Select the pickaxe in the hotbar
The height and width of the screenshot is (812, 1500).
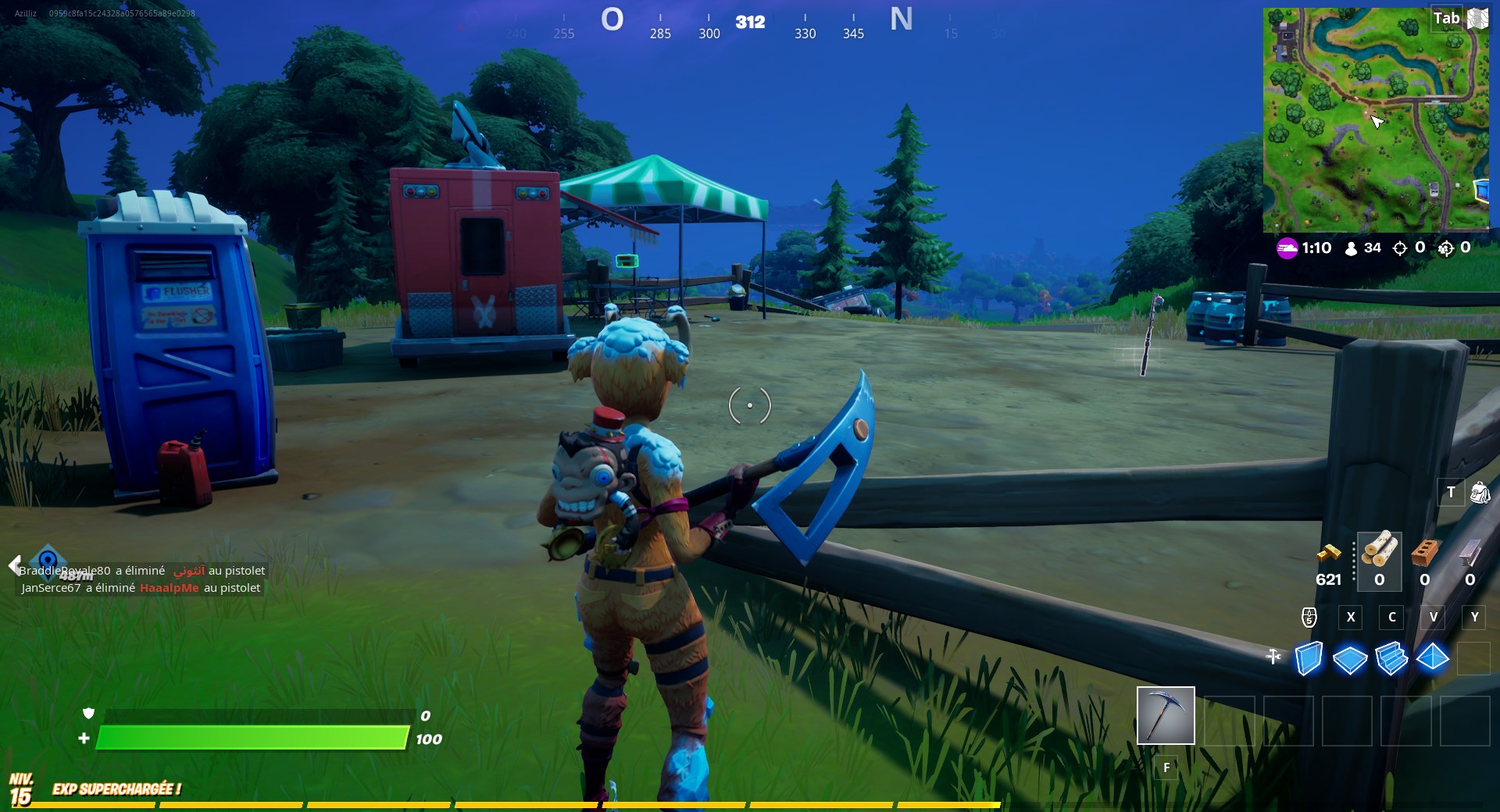(1165, 716)
